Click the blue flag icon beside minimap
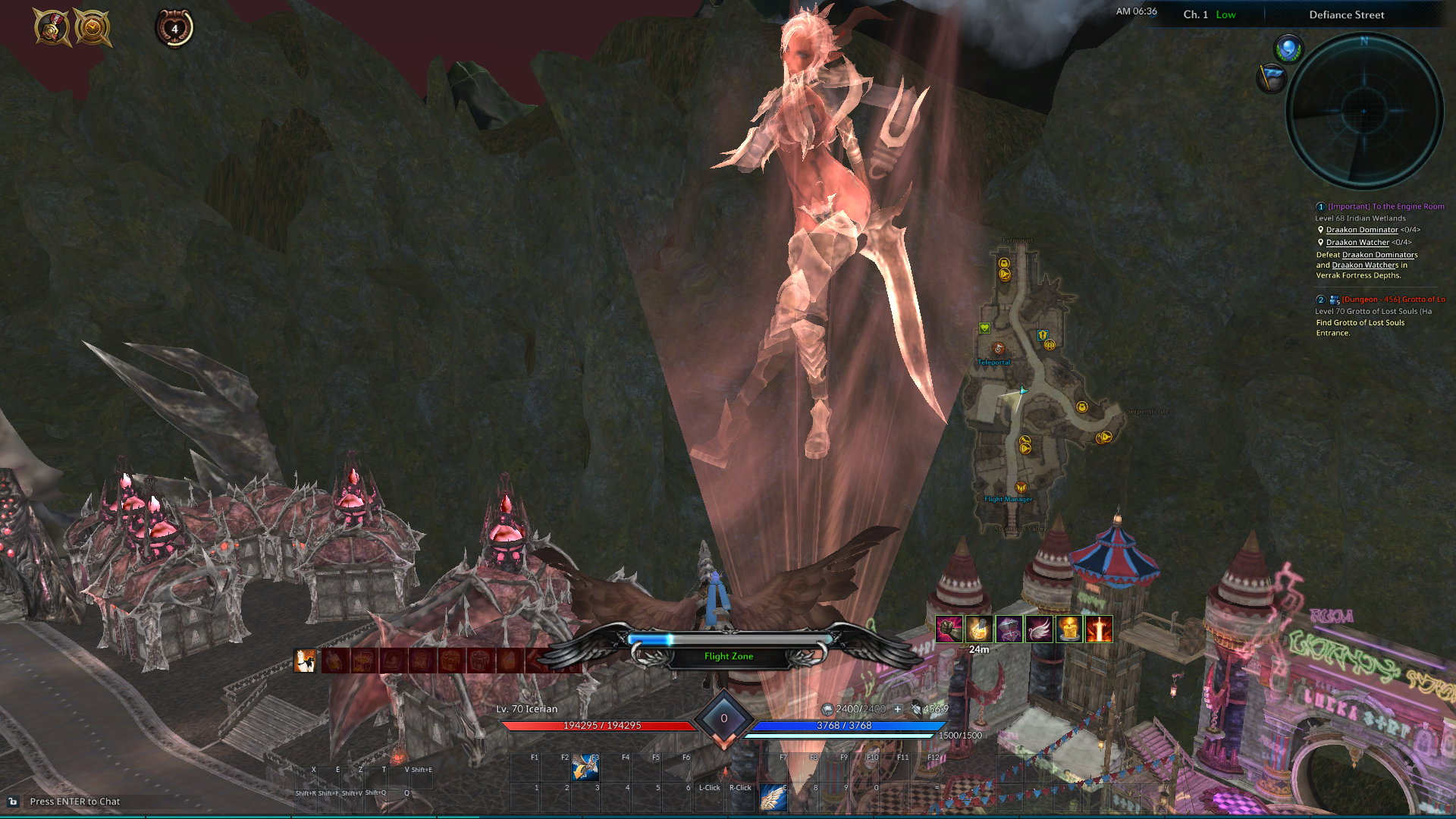Screen dimensions: 1456x819 click(1271, 77)
